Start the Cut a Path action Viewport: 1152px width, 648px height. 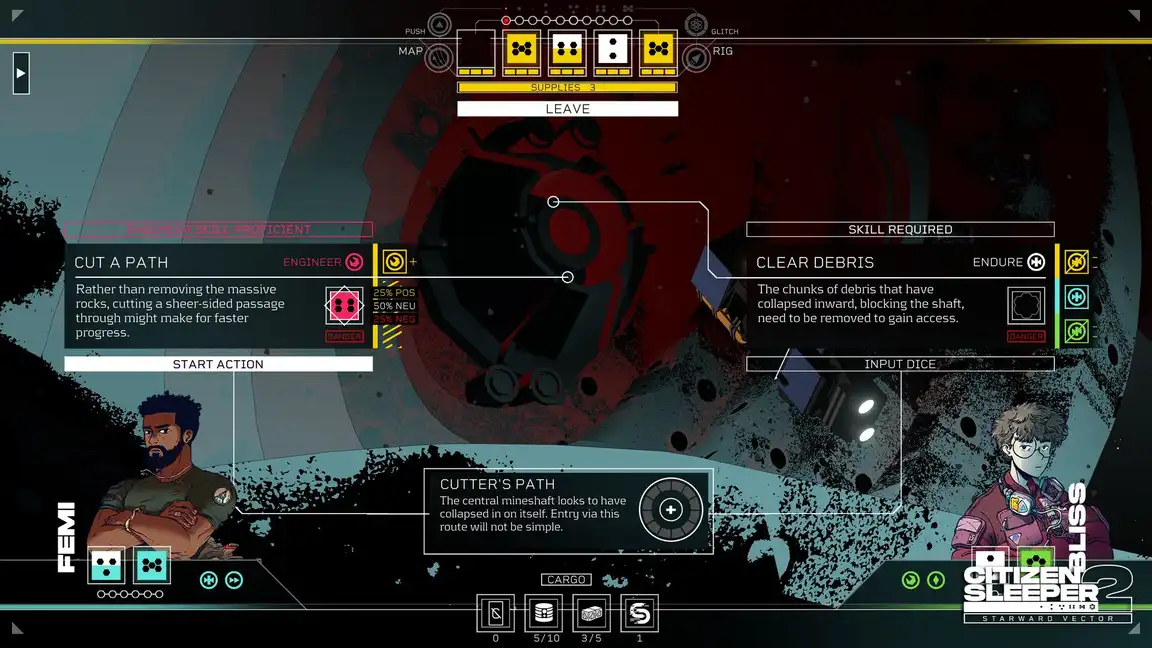click(218, 364)
